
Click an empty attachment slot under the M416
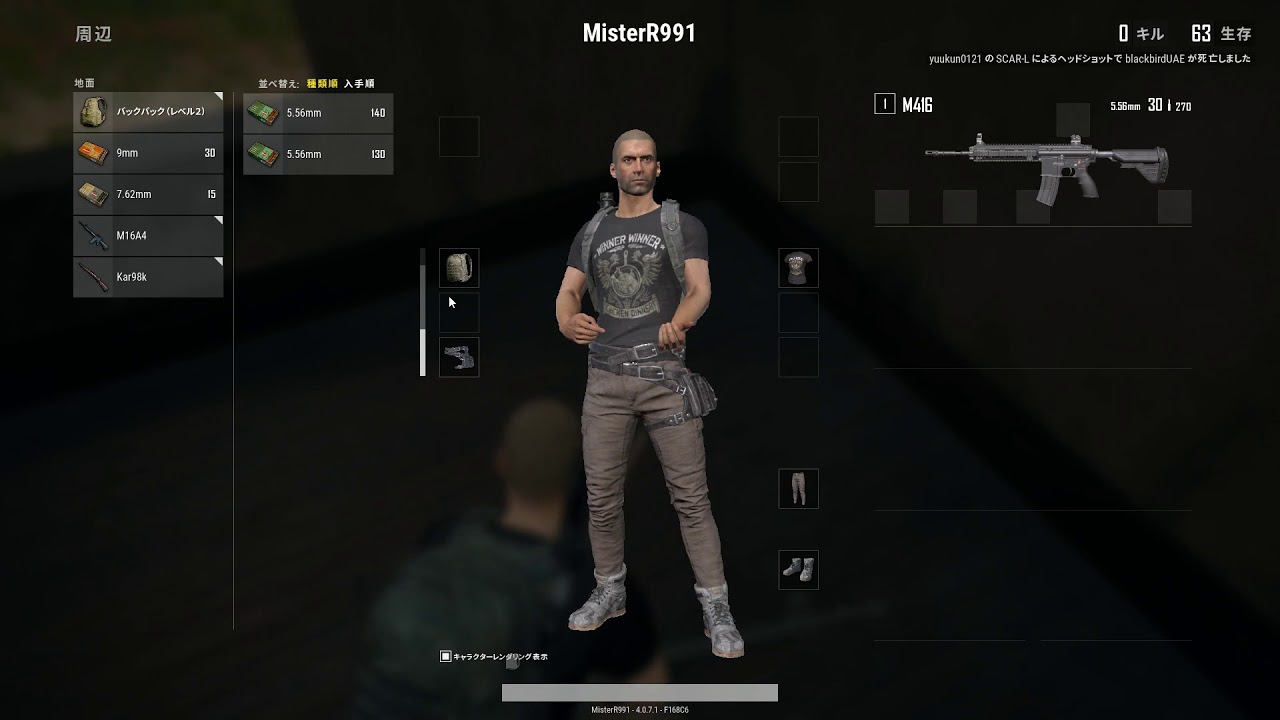tap(895, 207)
